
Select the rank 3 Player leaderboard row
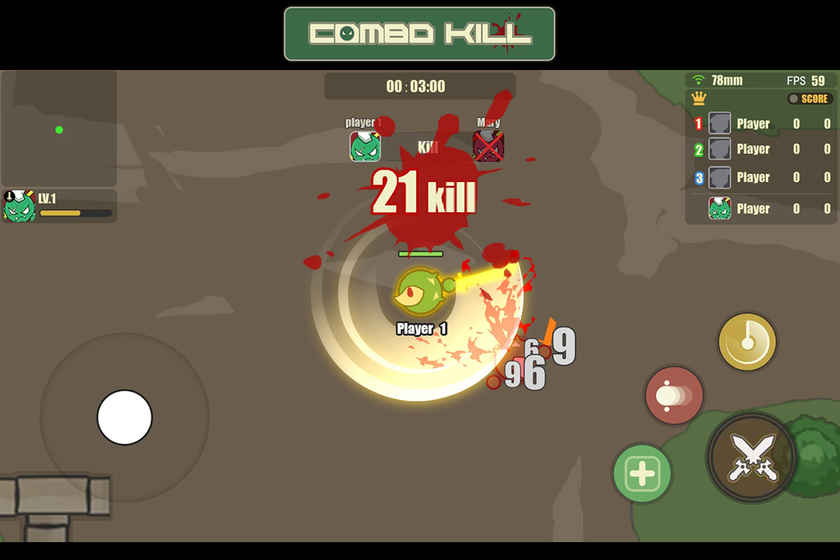point(762,178)
